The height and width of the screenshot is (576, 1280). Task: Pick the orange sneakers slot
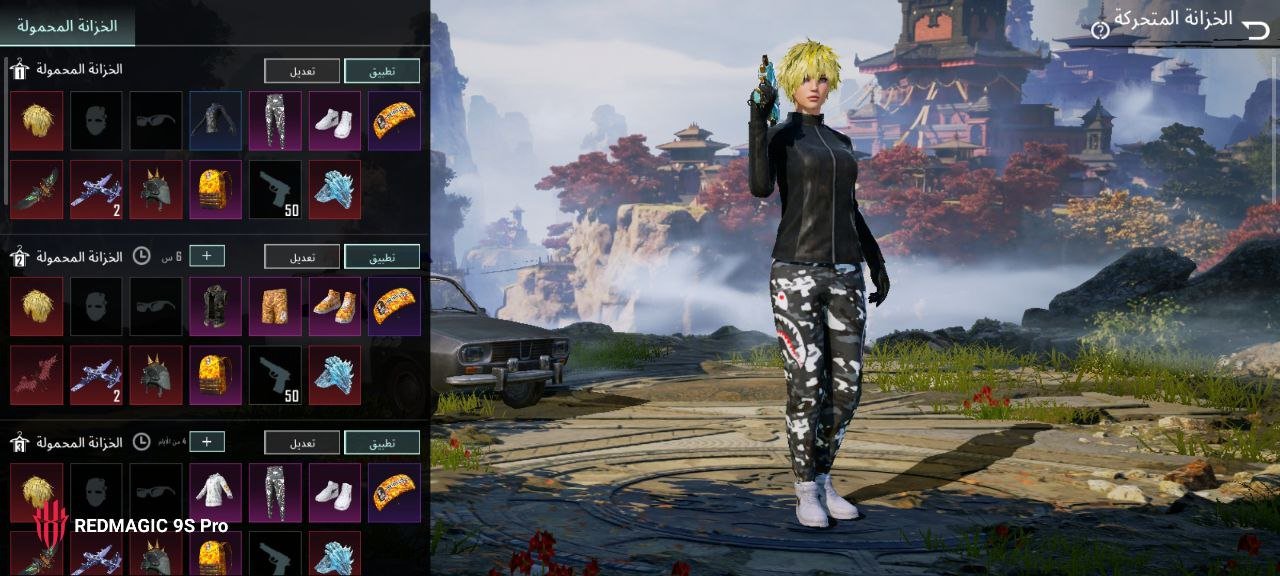[335, 306]
